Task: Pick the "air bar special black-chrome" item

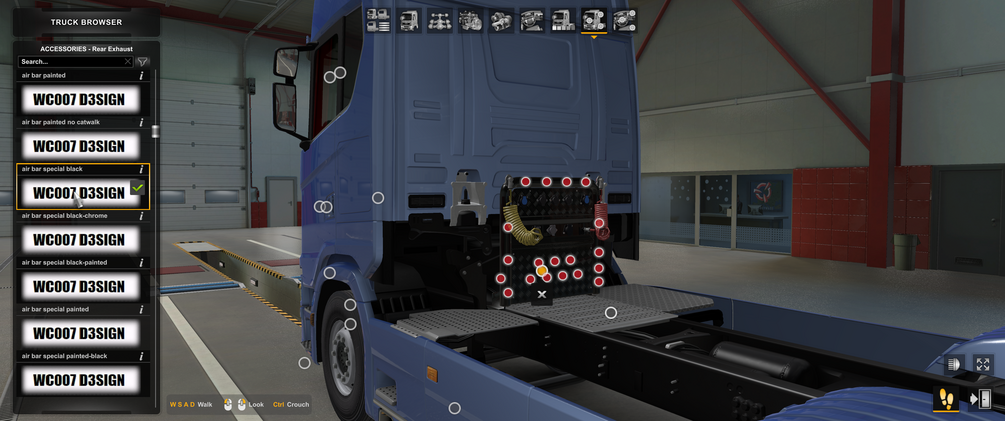Action: coord(79,239)
